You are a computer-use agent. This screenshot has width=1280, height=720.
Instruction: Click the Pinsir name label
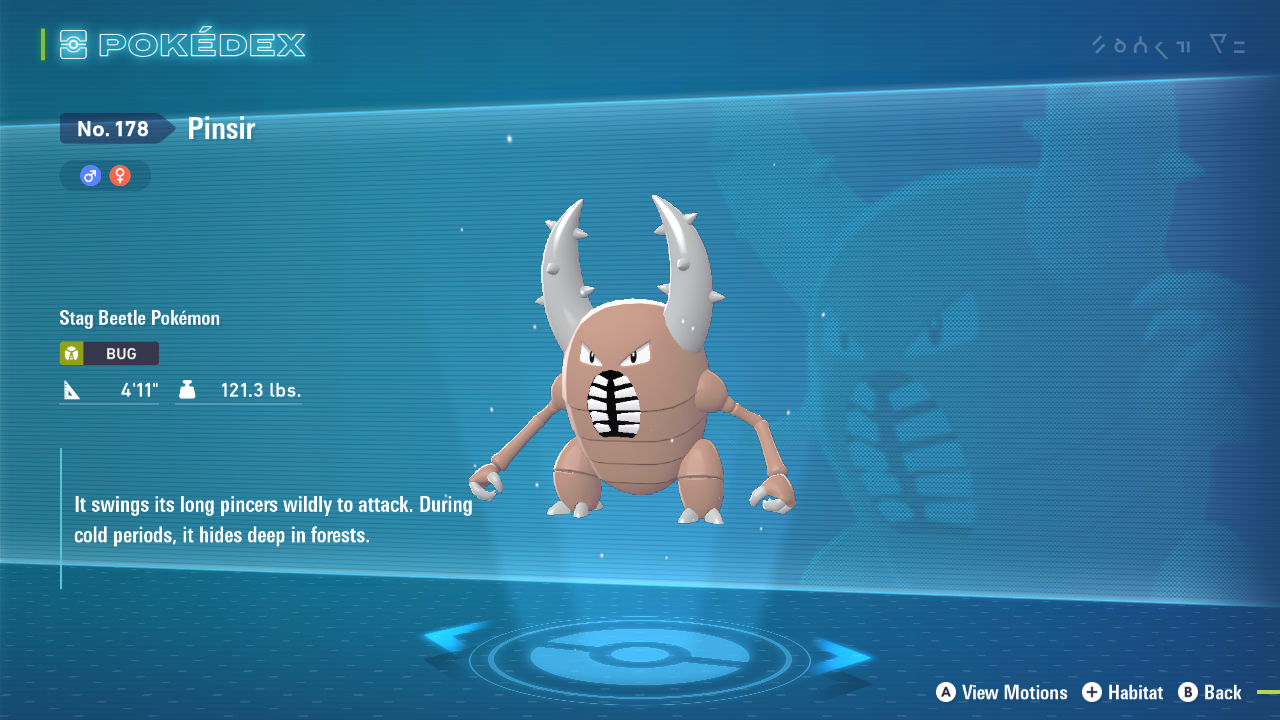coord(220,128)
